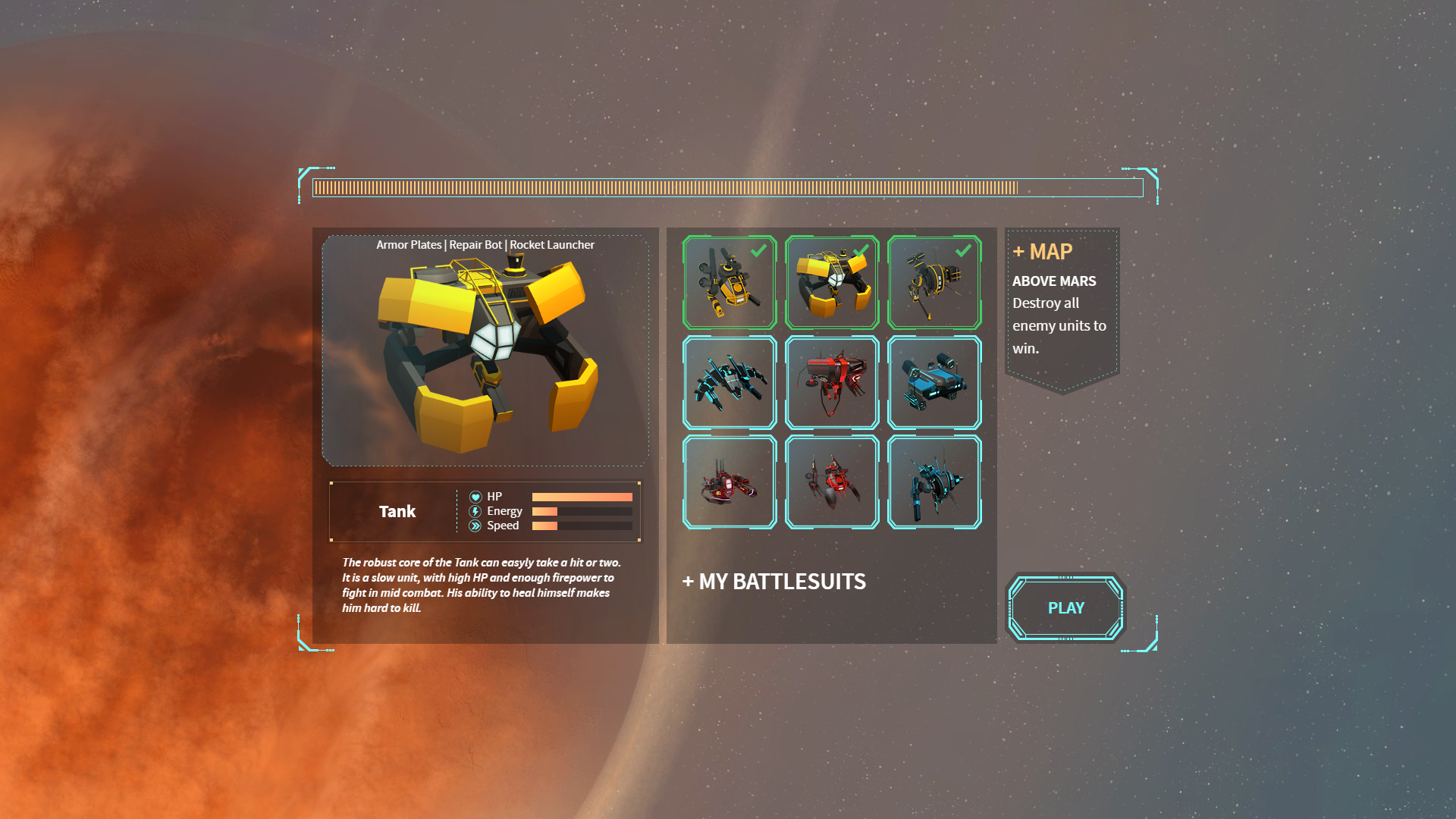Pick the yellow battlesuit with twin round thrusters

[x=730, y=282]
